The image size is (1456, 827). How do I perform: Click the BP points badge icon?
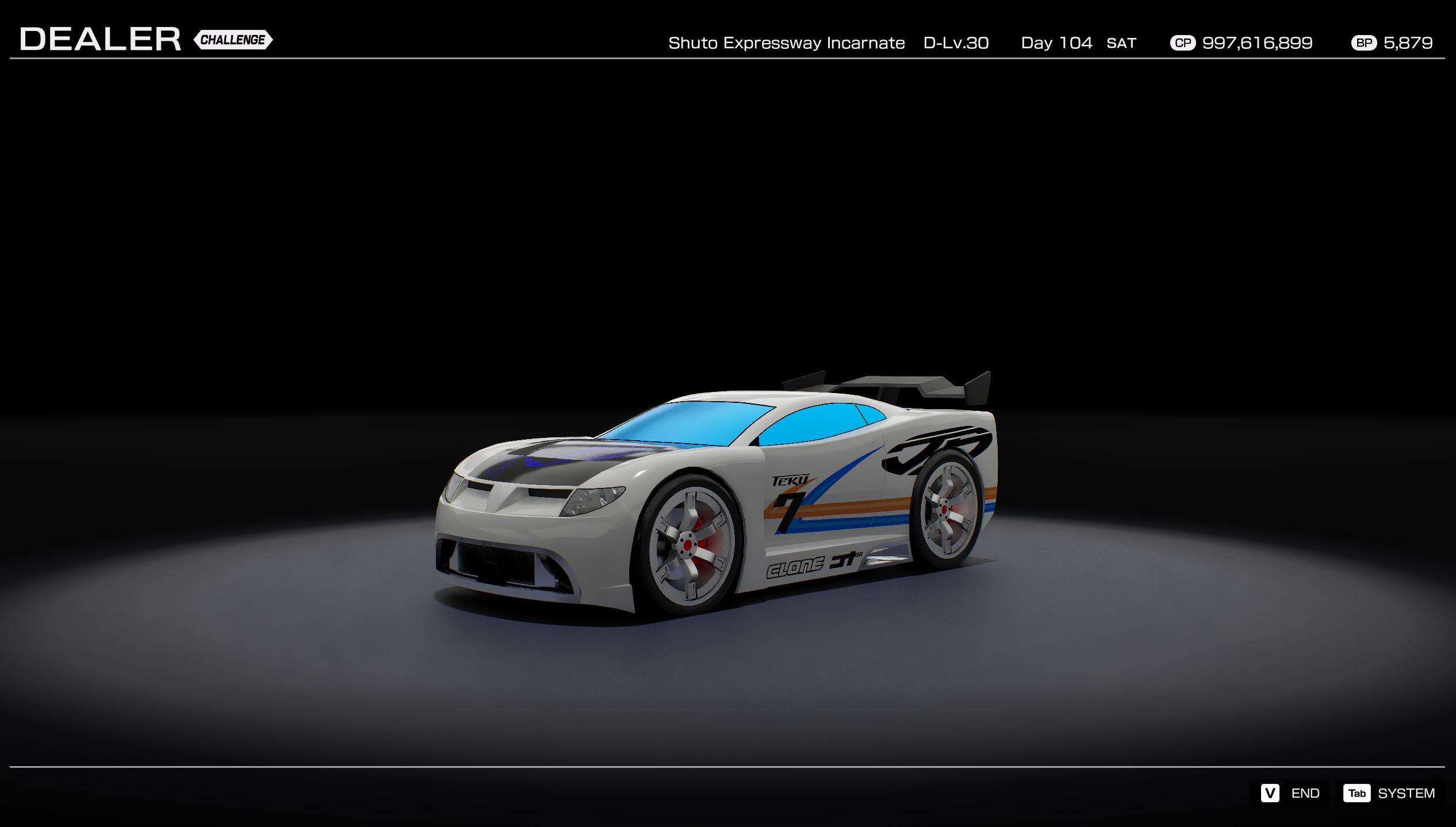coord(1365,43)
